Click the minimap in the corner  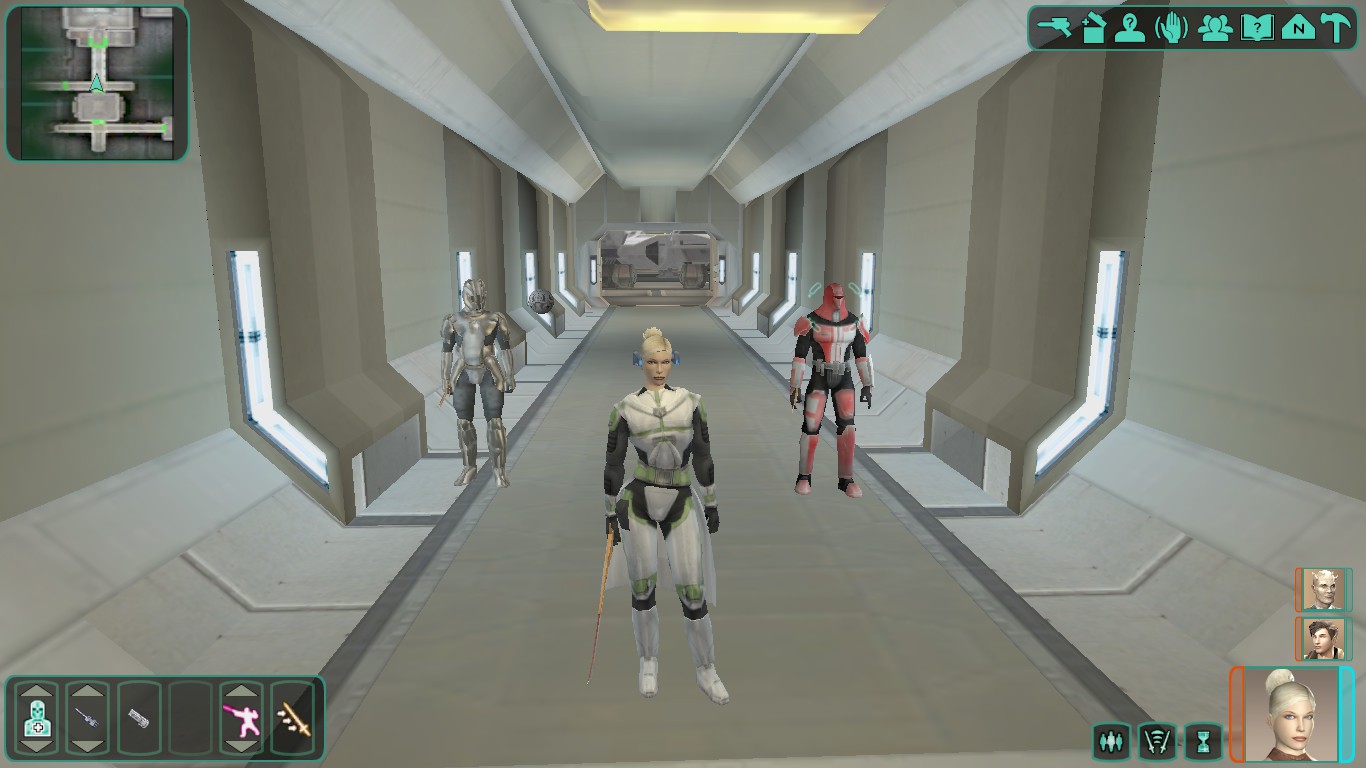click(95, 80)
